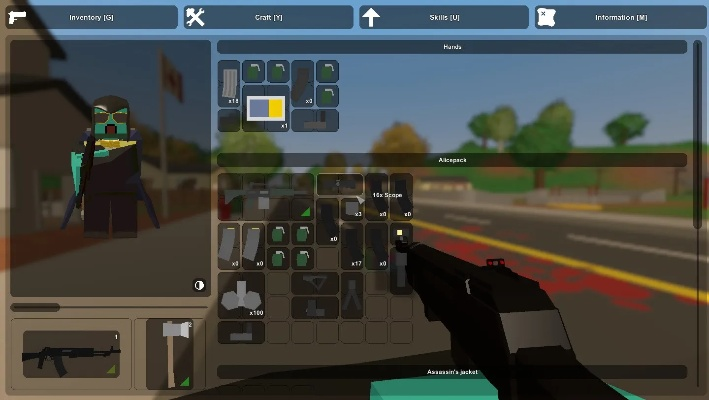Click the Alicepack section header
709x400 pixels.
[x=452, y=160]
